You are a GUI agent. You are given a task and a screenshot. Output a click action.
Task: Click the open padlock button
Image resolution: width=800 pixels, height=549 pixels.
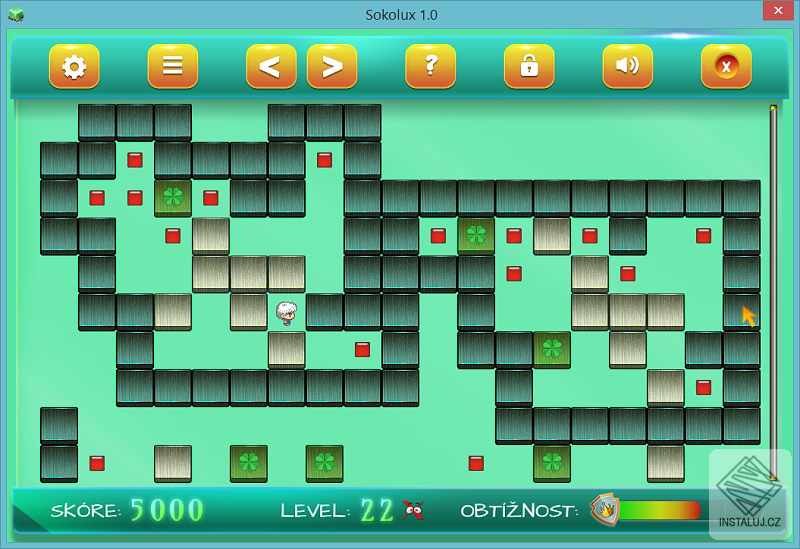tap(529, 67)
